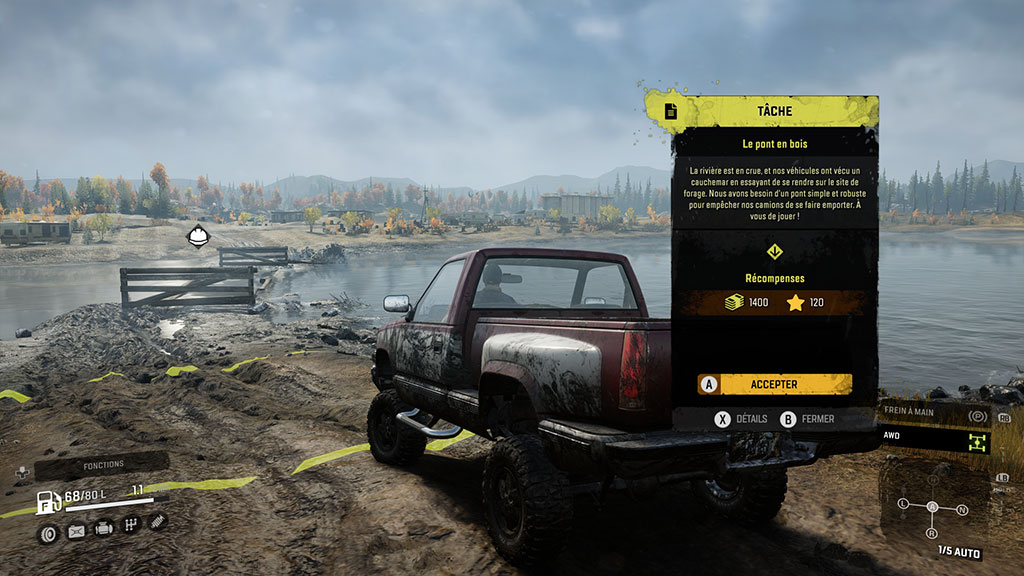The height and width of the screenshot is (576, 1024).
Task: Close the task panel with Fermer
Action: 807,419
